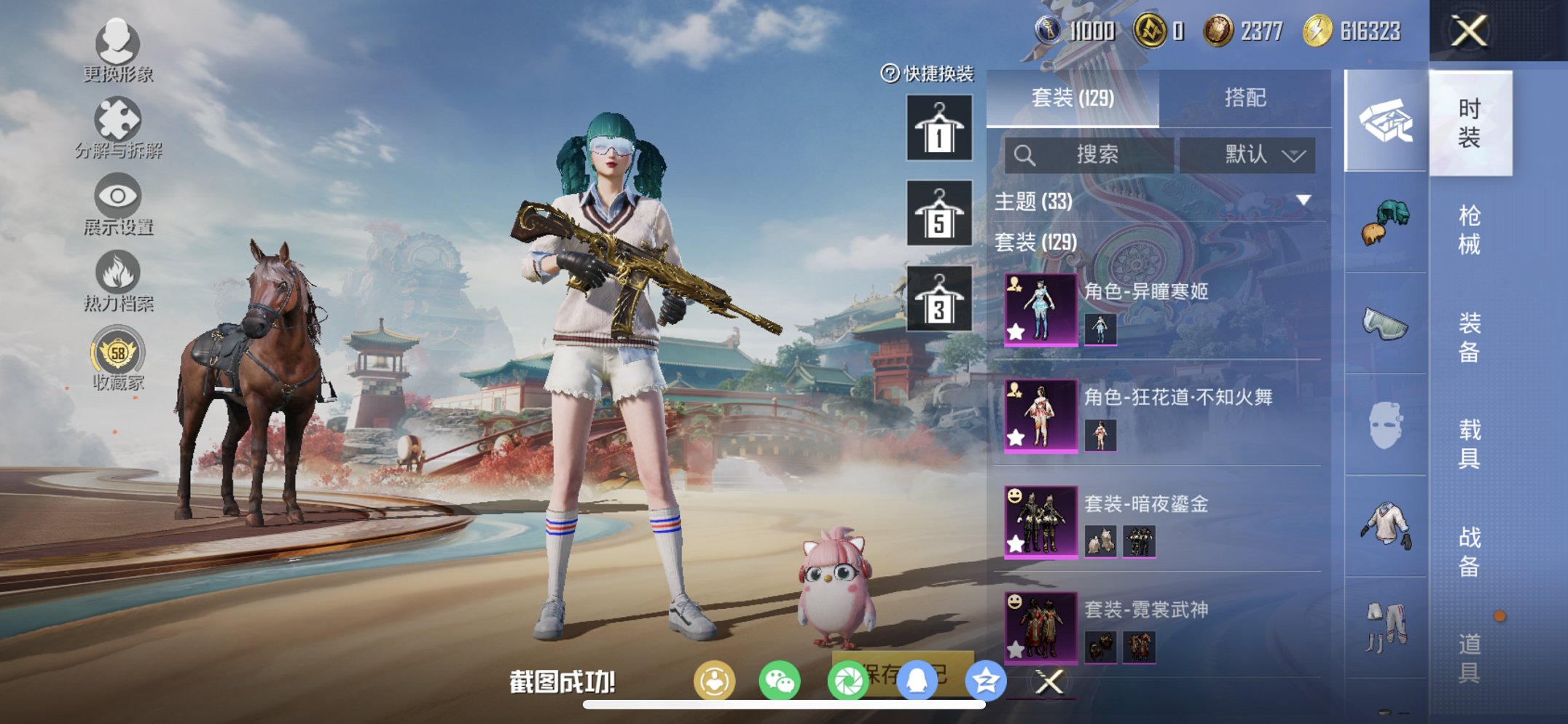1568x724 pixels.
Task: Share screenshot via WeChat icon
Action: [780, 681]
